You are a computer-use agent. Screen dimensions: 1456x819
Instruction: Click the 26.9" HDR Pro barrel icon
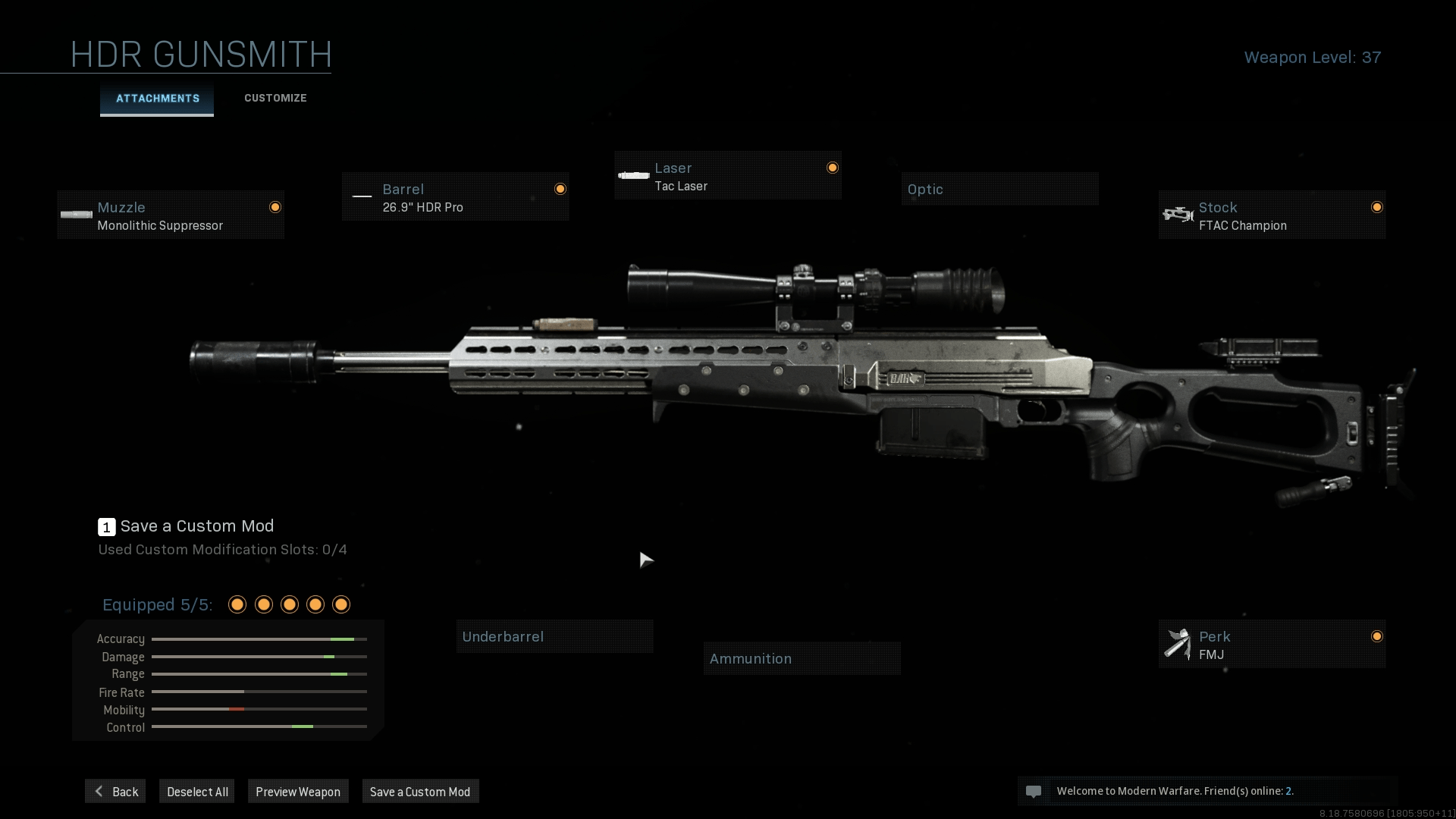click(x=362, y=197)
